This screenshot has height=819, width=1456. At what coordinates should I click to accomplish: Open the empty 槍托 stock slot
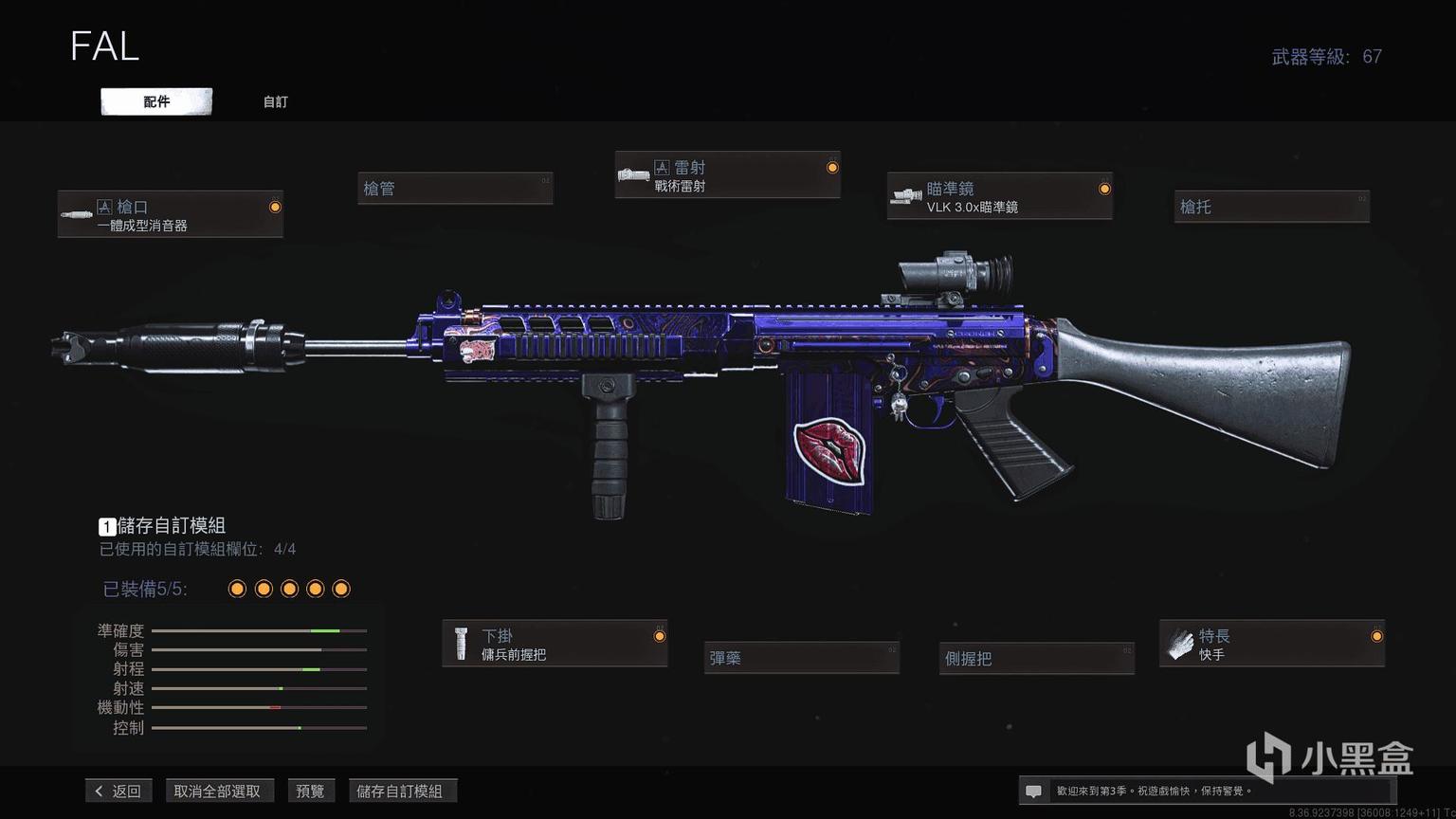[1271, 207]
